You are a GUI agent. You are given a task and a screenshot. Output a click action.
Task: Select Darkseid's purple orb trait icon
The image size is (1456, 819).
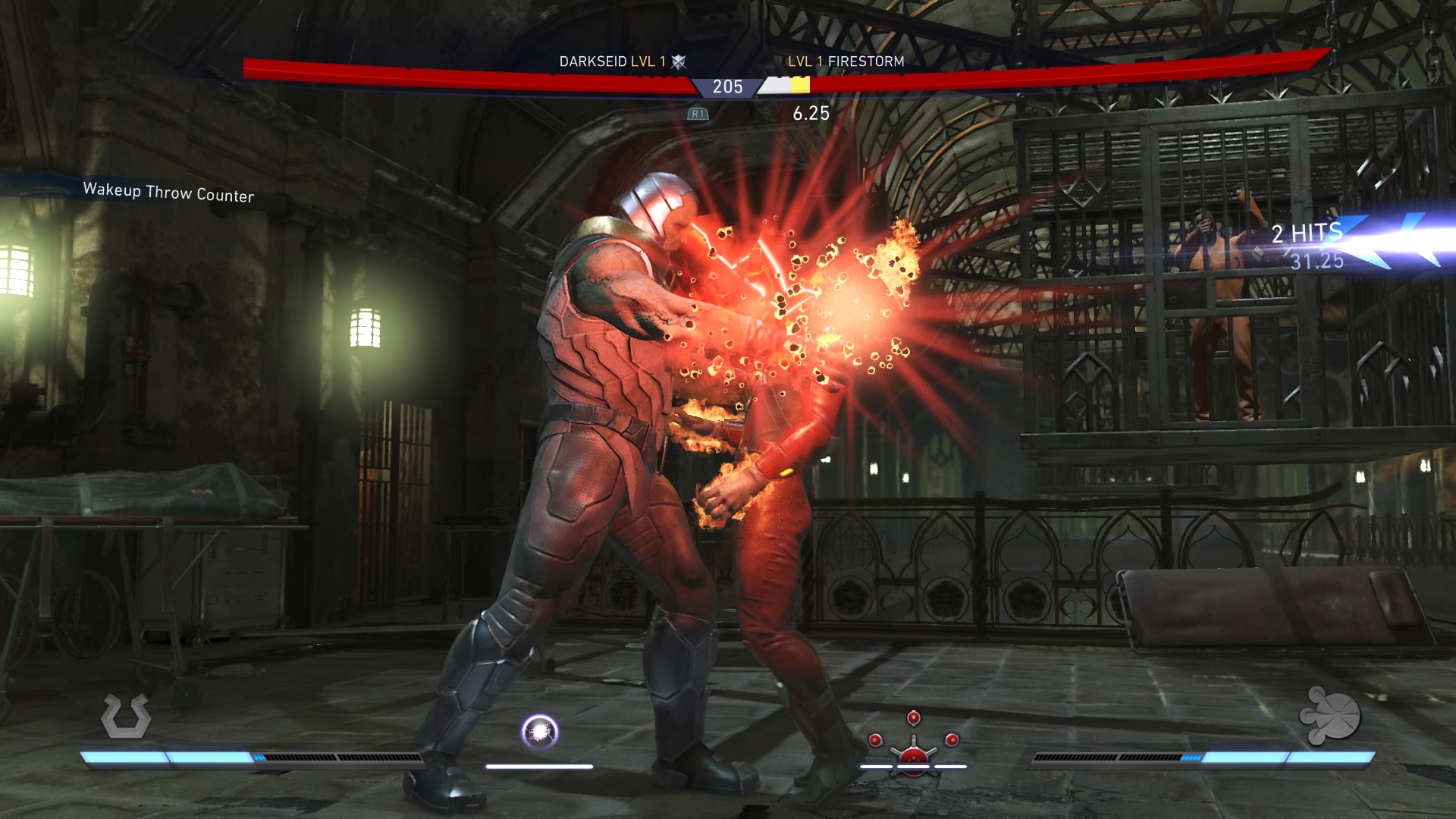(540, 732)
